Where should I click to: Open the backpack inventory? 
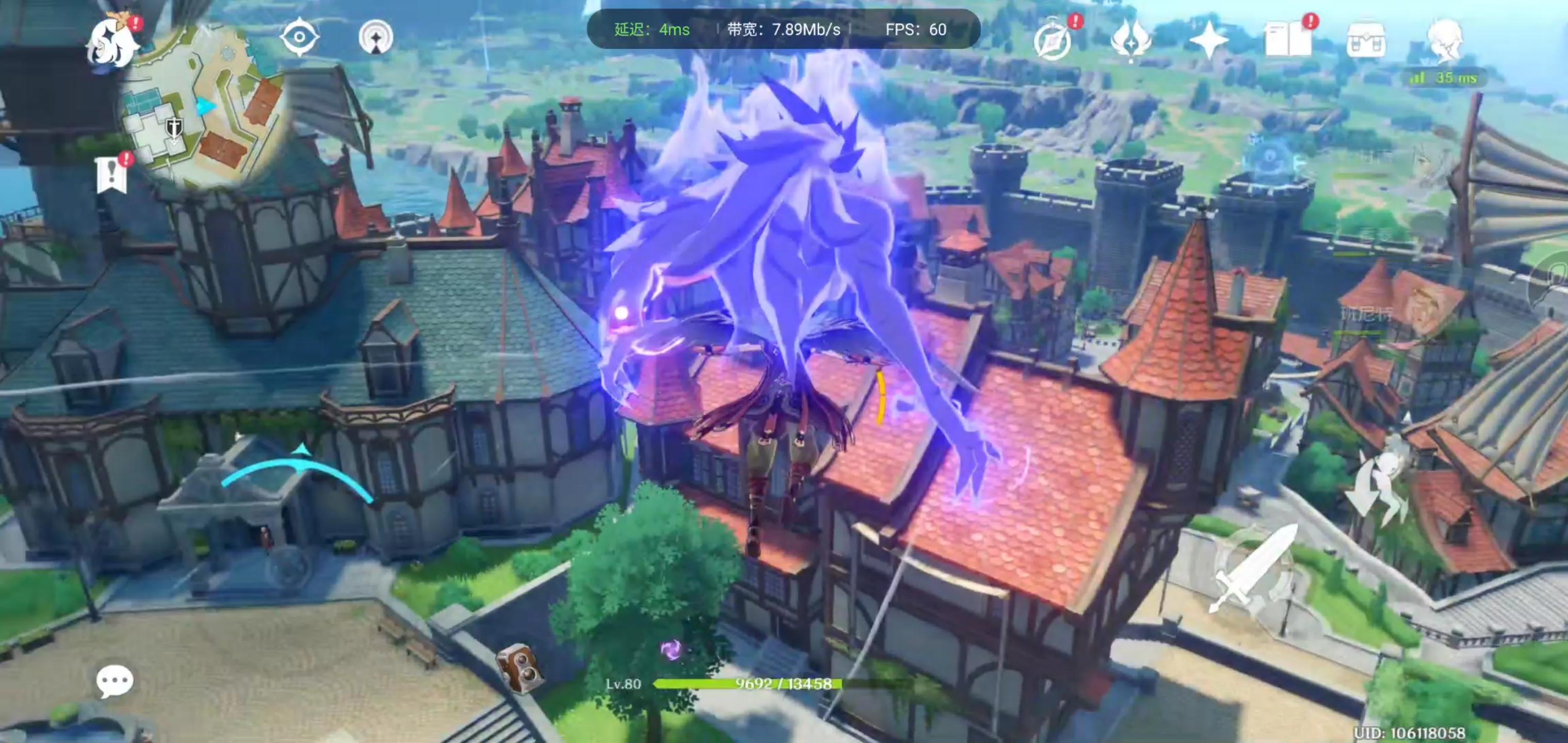1366,40
